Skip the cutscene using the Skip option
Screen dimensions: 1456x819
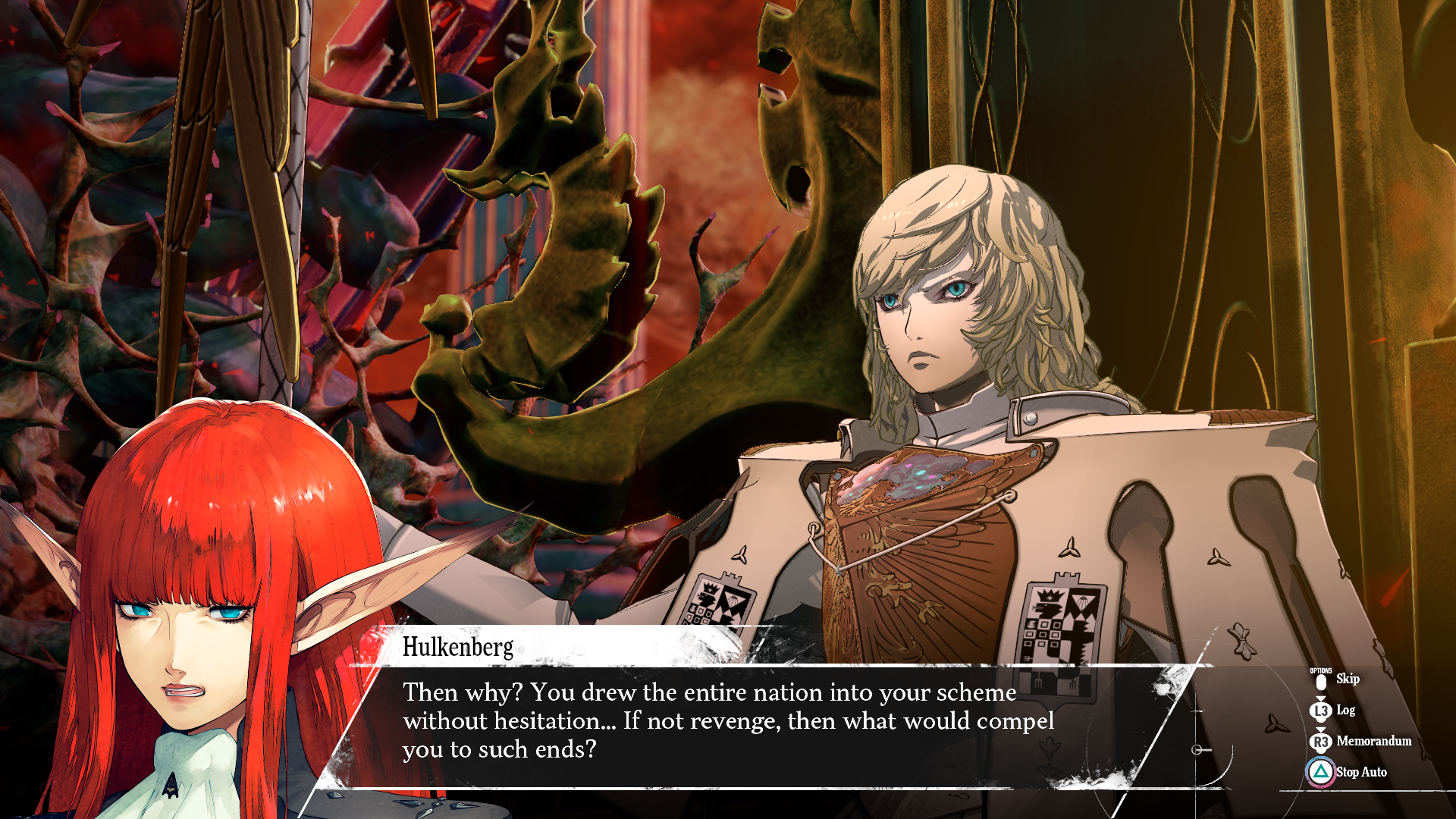1346,679
